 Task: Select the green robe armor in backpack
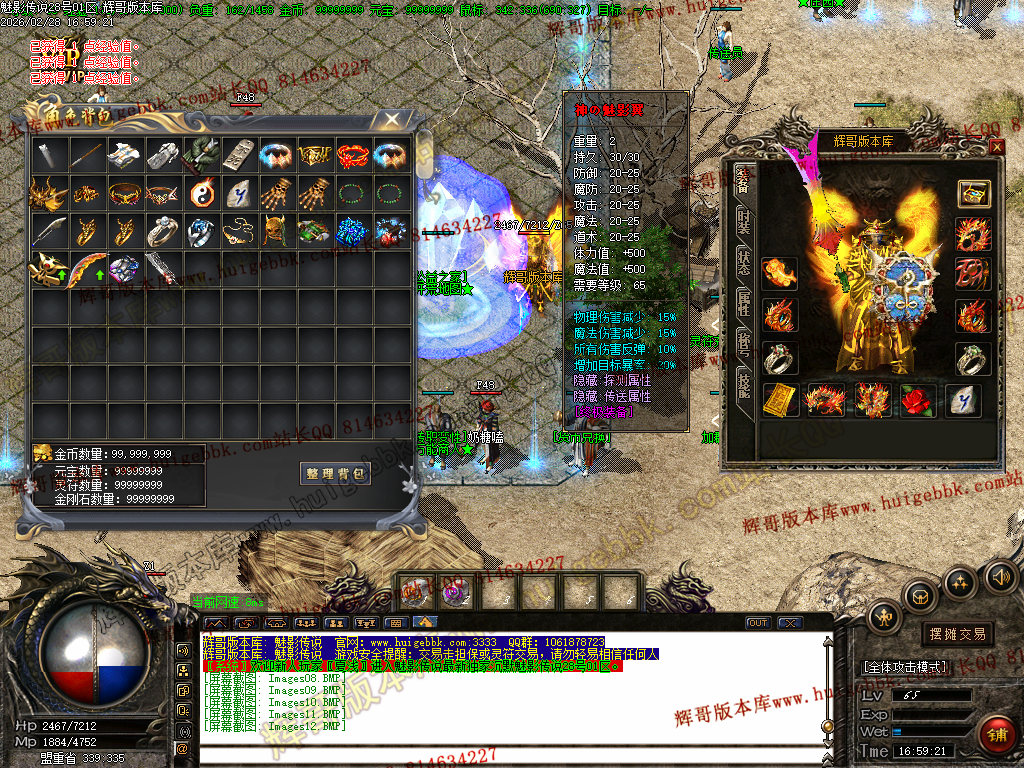pyautogui.click(x=200, y=154)
